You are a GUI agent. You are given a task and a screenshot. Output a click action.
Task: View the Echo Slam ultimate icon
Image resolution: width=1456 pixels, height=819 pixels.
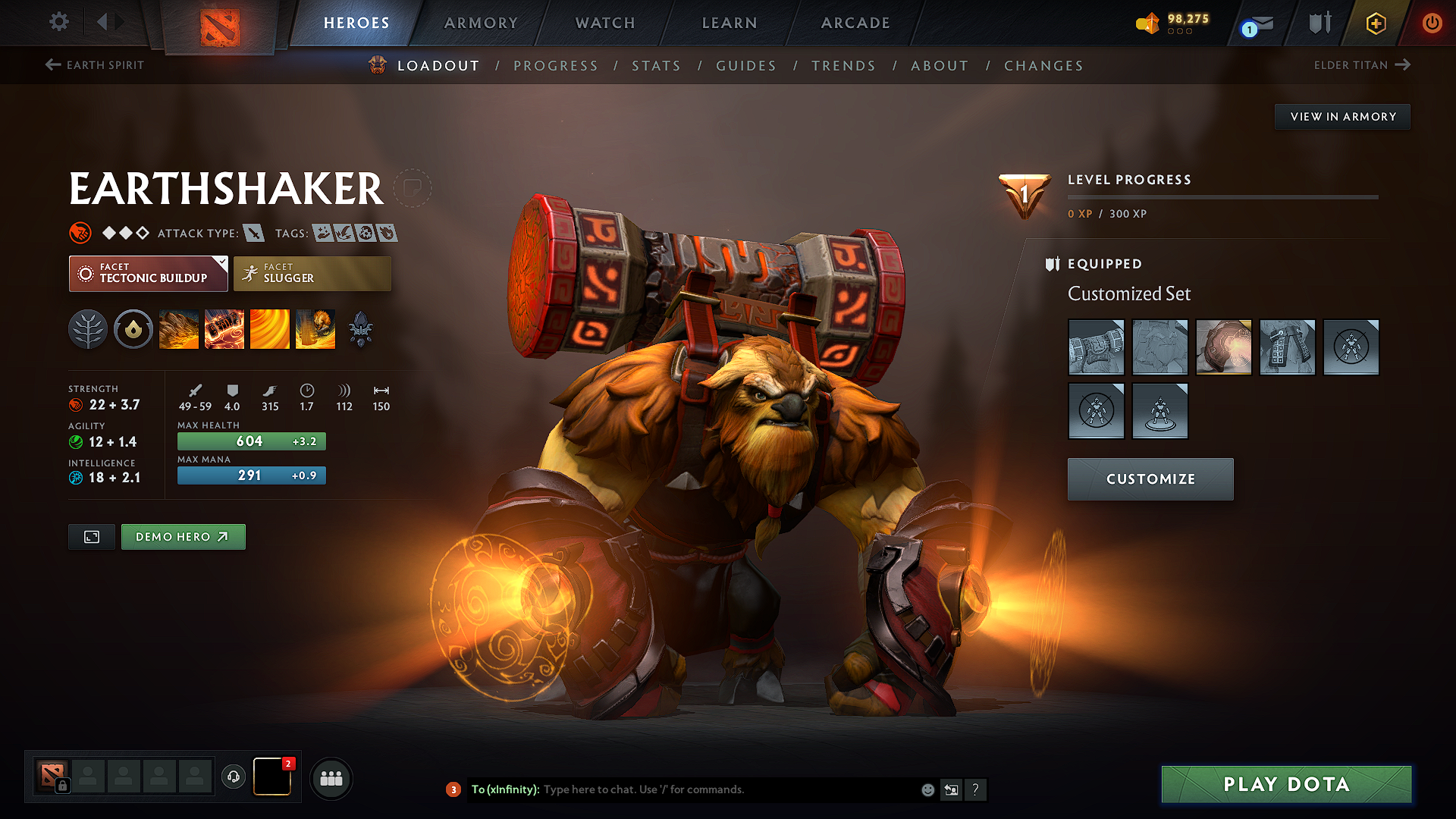coord(315,329)
